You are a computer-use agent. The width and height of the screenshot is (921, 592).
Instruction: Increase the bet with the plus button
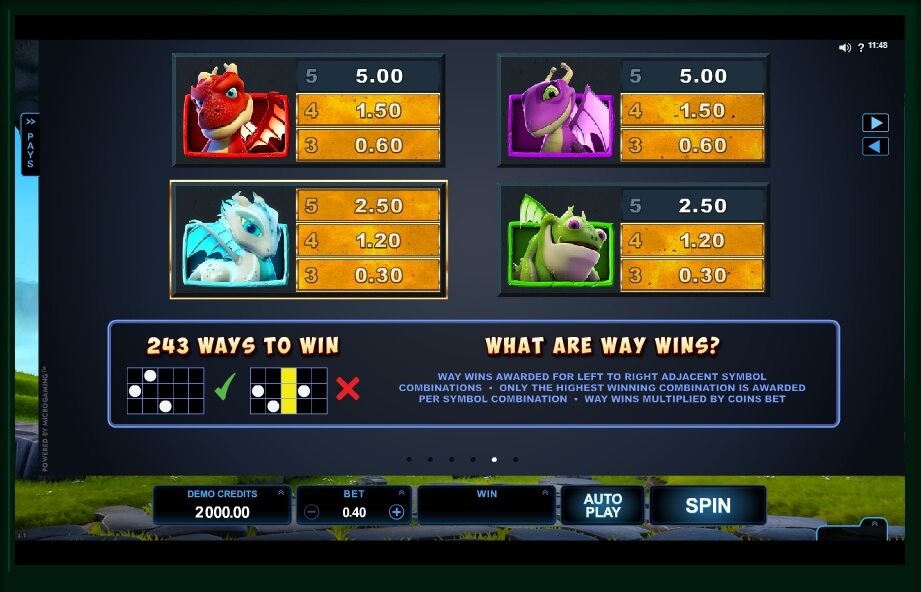tap(396, 512)
